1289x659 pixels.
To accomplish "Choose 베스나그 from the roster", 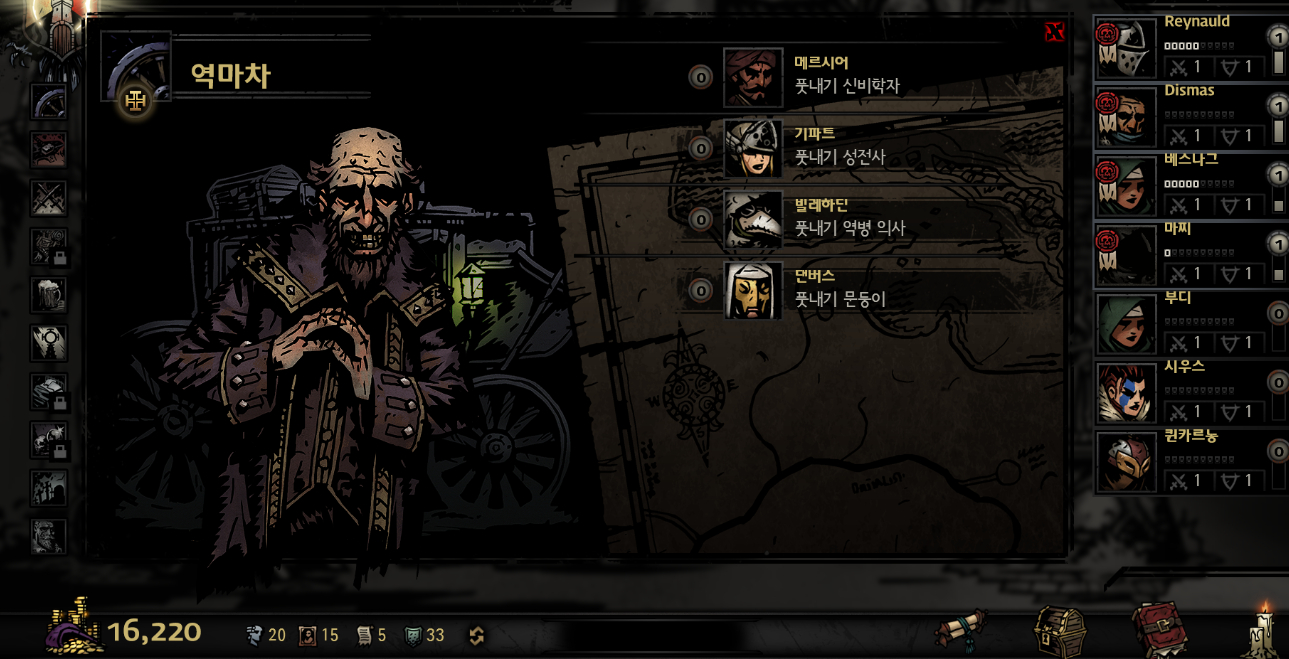I will (x=1127, y=187).
